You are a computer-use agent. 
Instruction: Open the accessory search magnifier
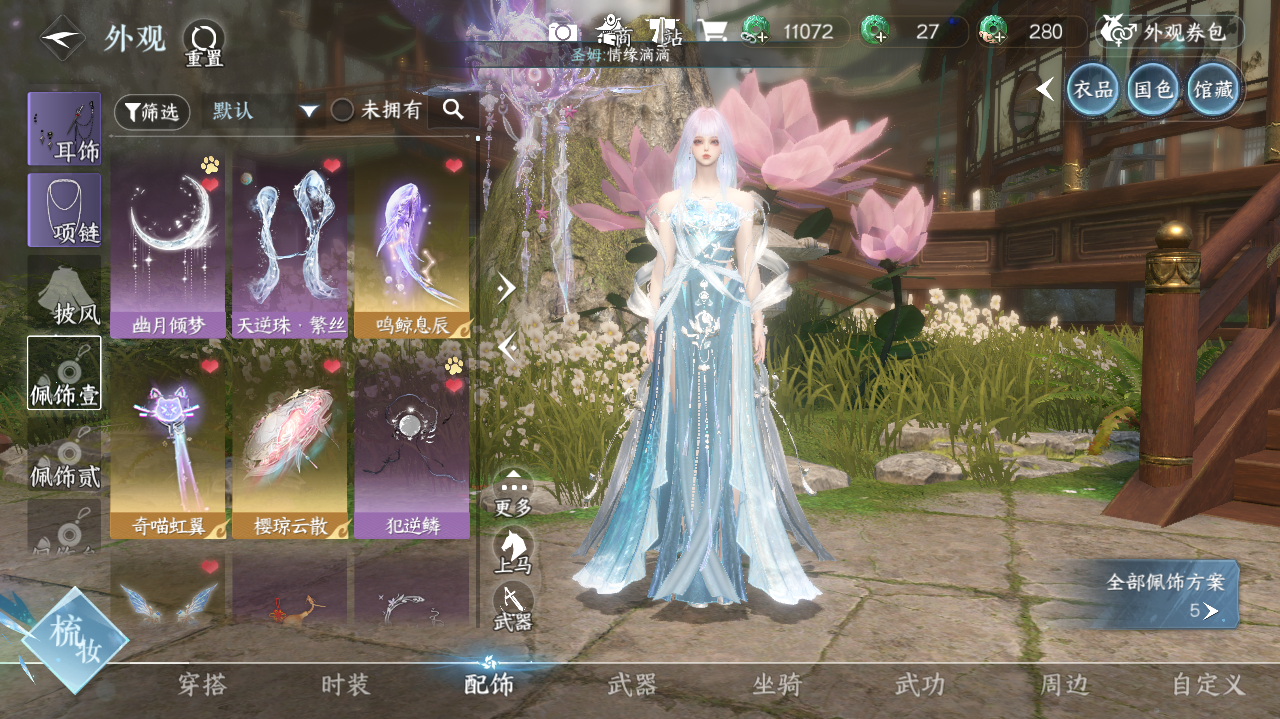pyautogui.click(x=453, y=110)
